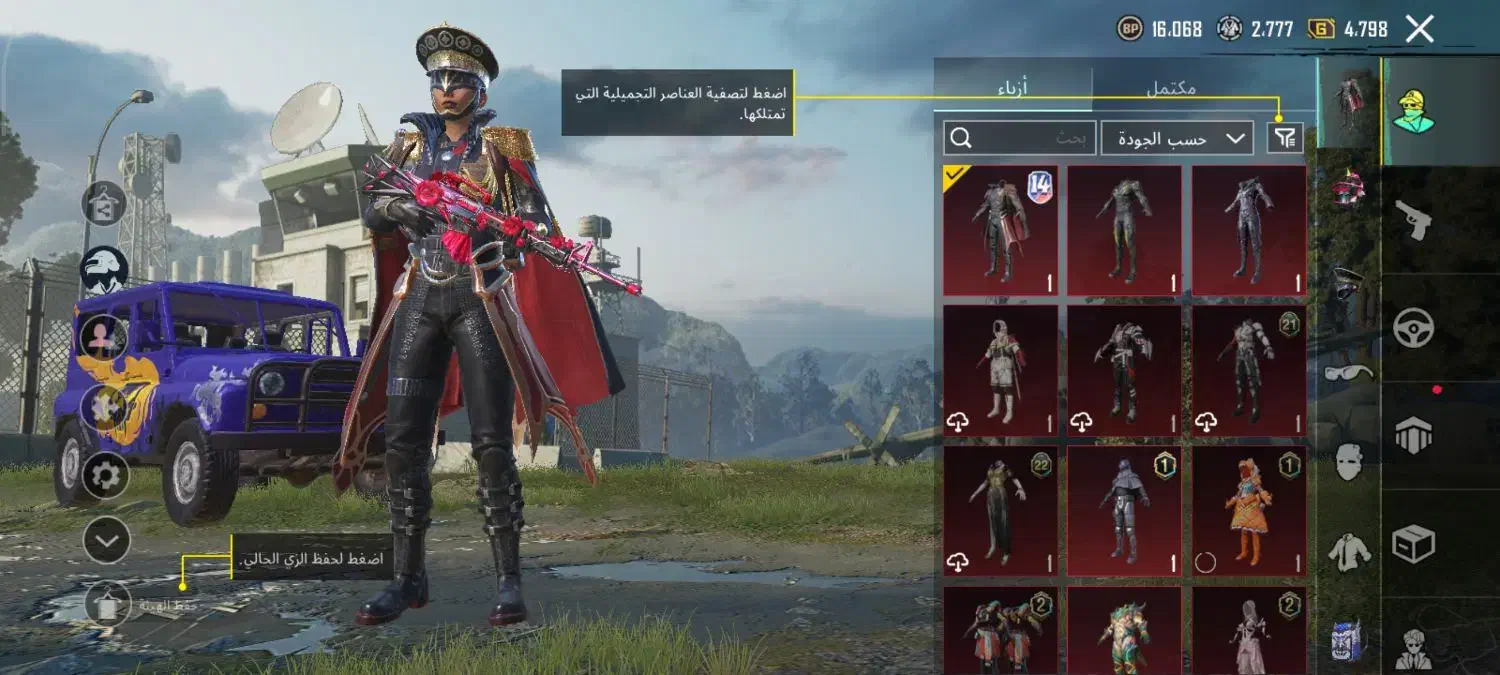Choose the orange hooded outfit
The width and height of the screenshot is (1500, 675).
point(1249,511)
